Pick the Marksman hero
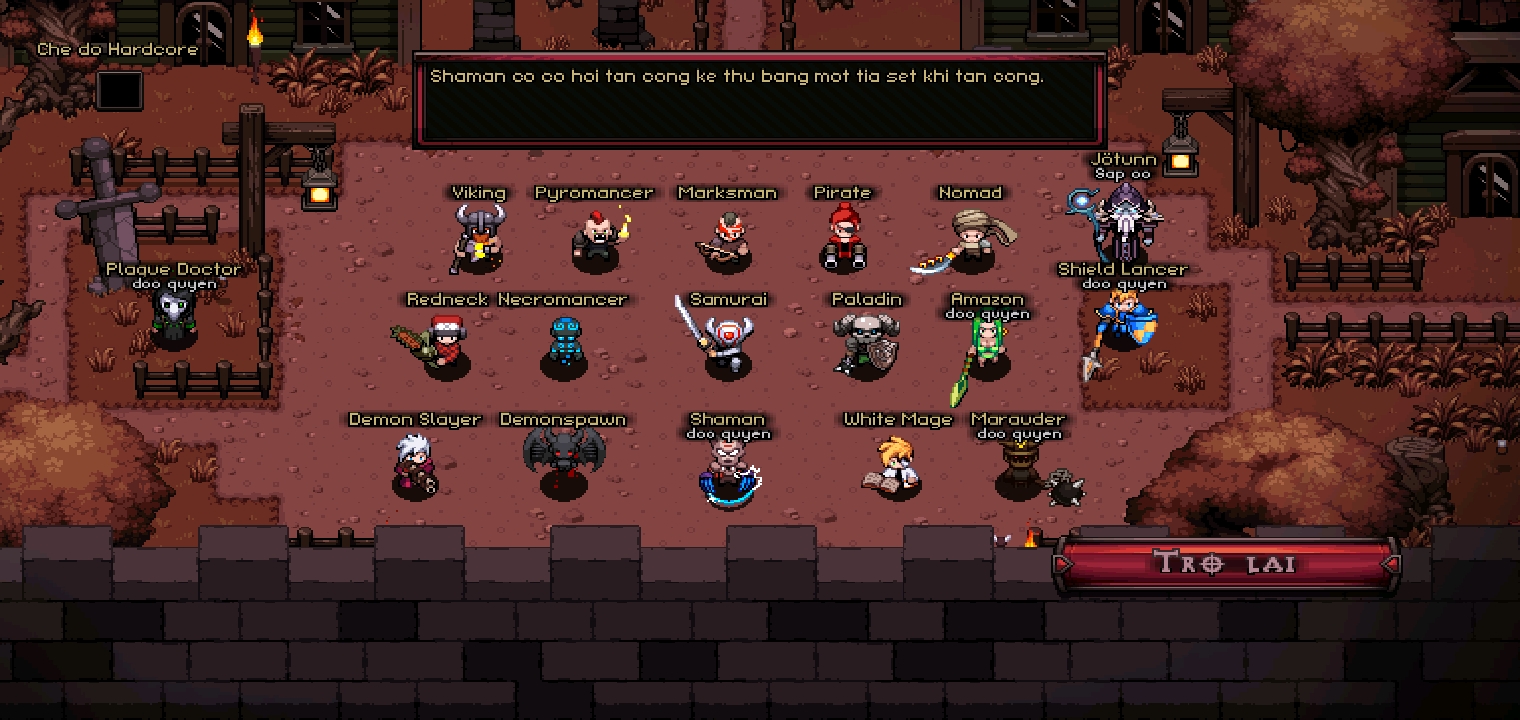The width and height of the screenshot is (1520, 720). [x=727, y=241]
